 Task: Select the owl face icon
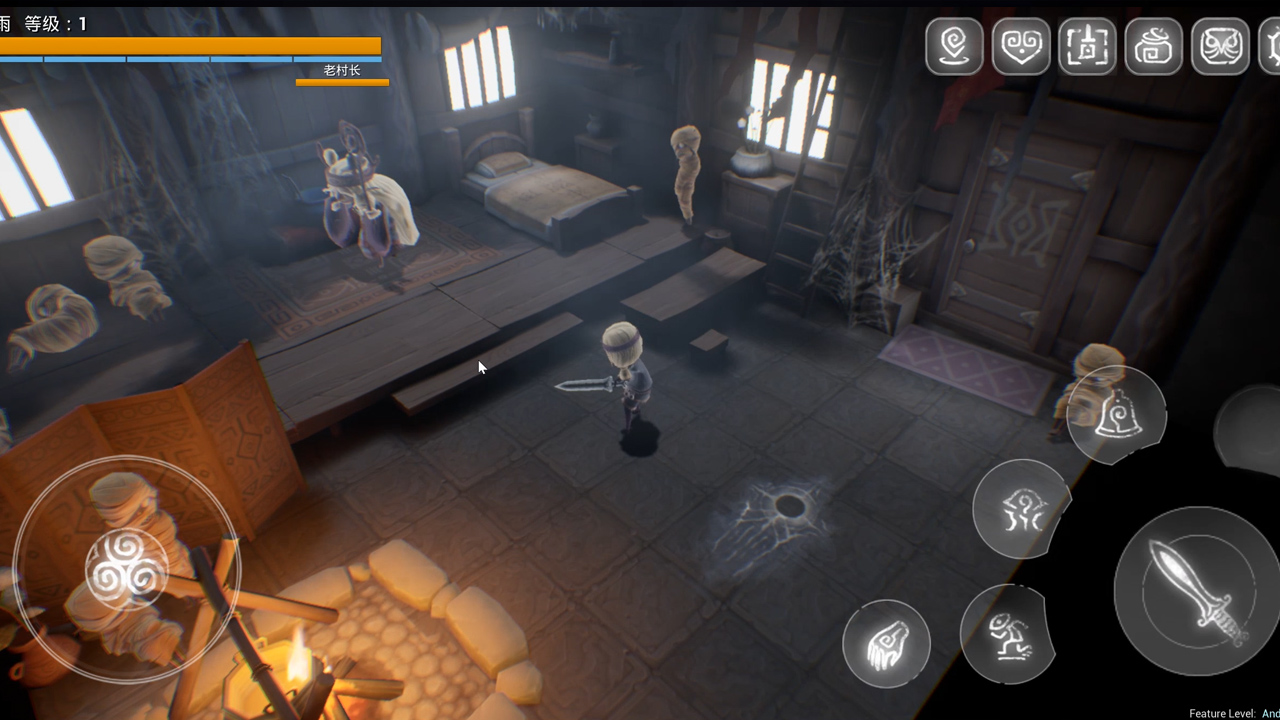[x=1220, y=46]
